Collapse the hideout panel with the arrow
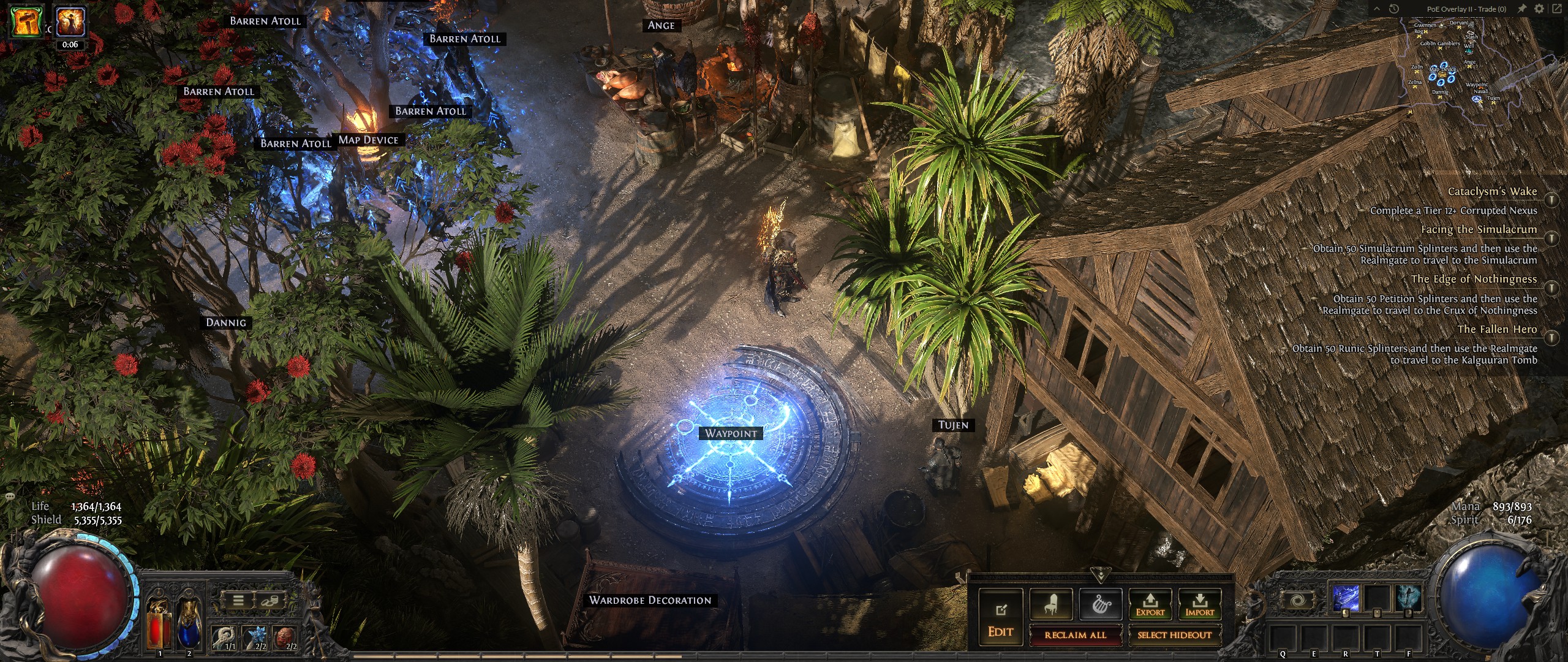Image resolution: width=1568 pixels, height=662 pixels. point(1101,576)
